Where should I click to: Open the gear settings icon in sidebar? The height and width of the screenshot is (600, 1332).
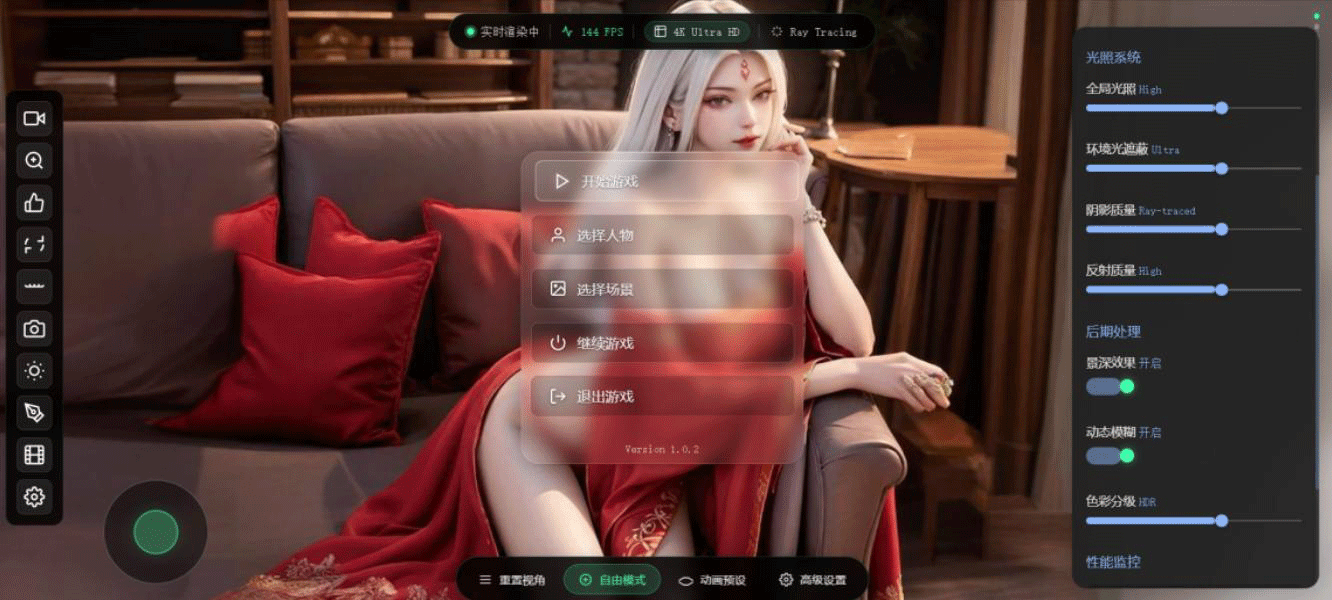(x=34, y=497)
